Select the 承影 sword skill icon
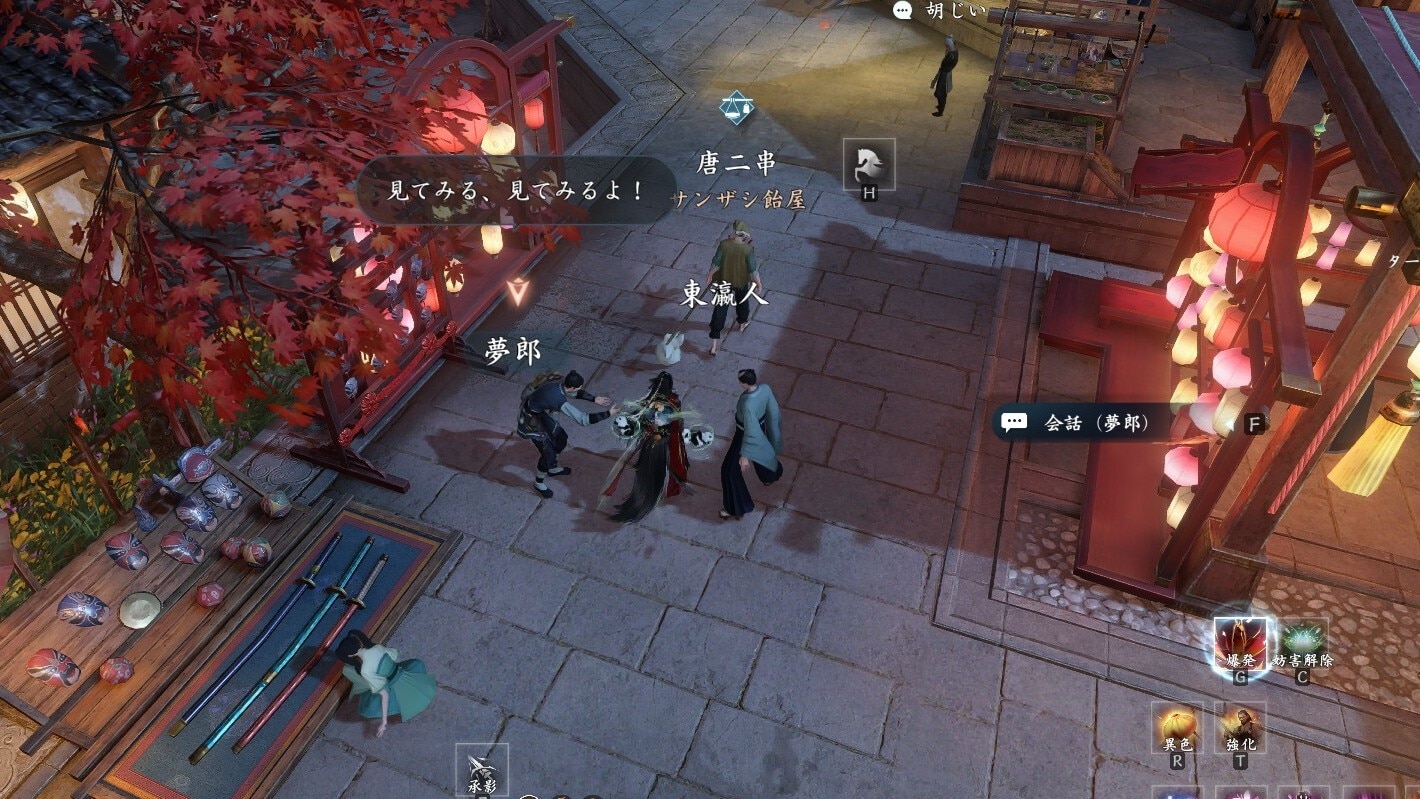Viewport: 1420px width, 799px height. pyautogui.click(x=482, y=768)
